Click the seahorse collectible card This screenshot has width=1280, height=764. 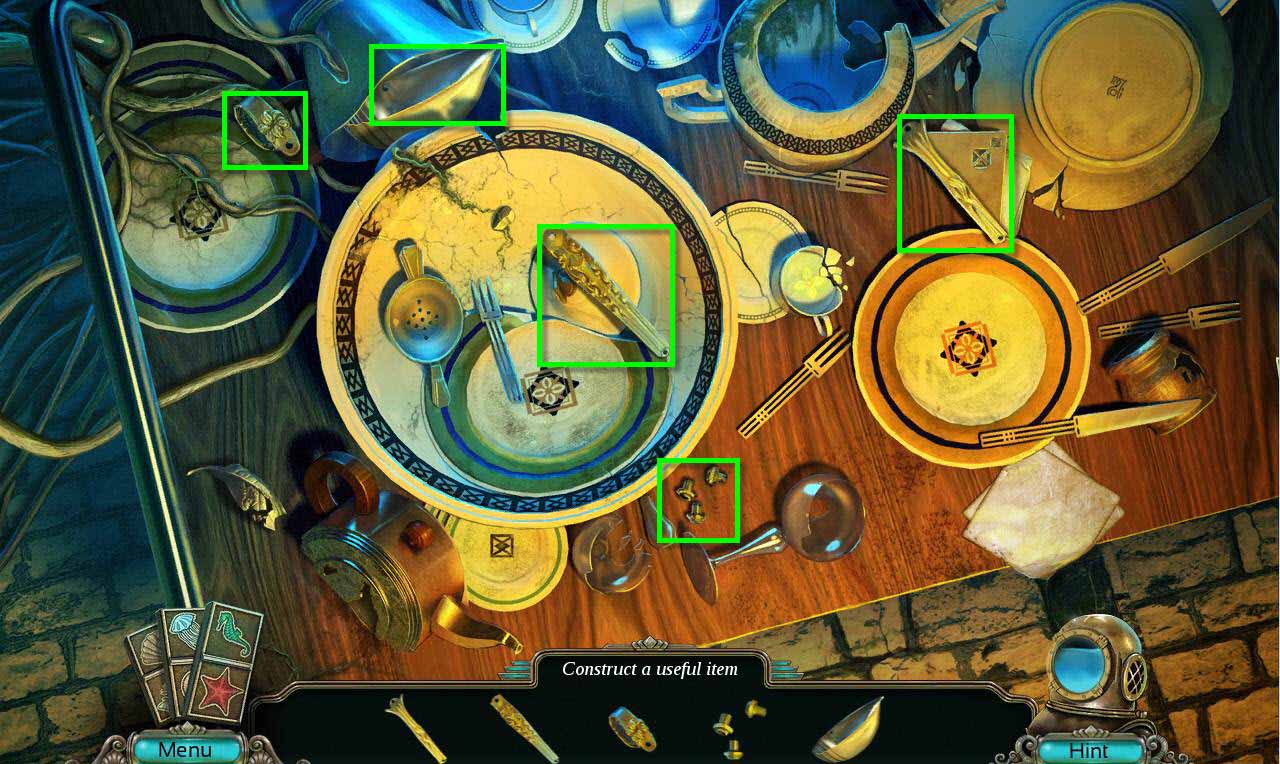point(234,632)
